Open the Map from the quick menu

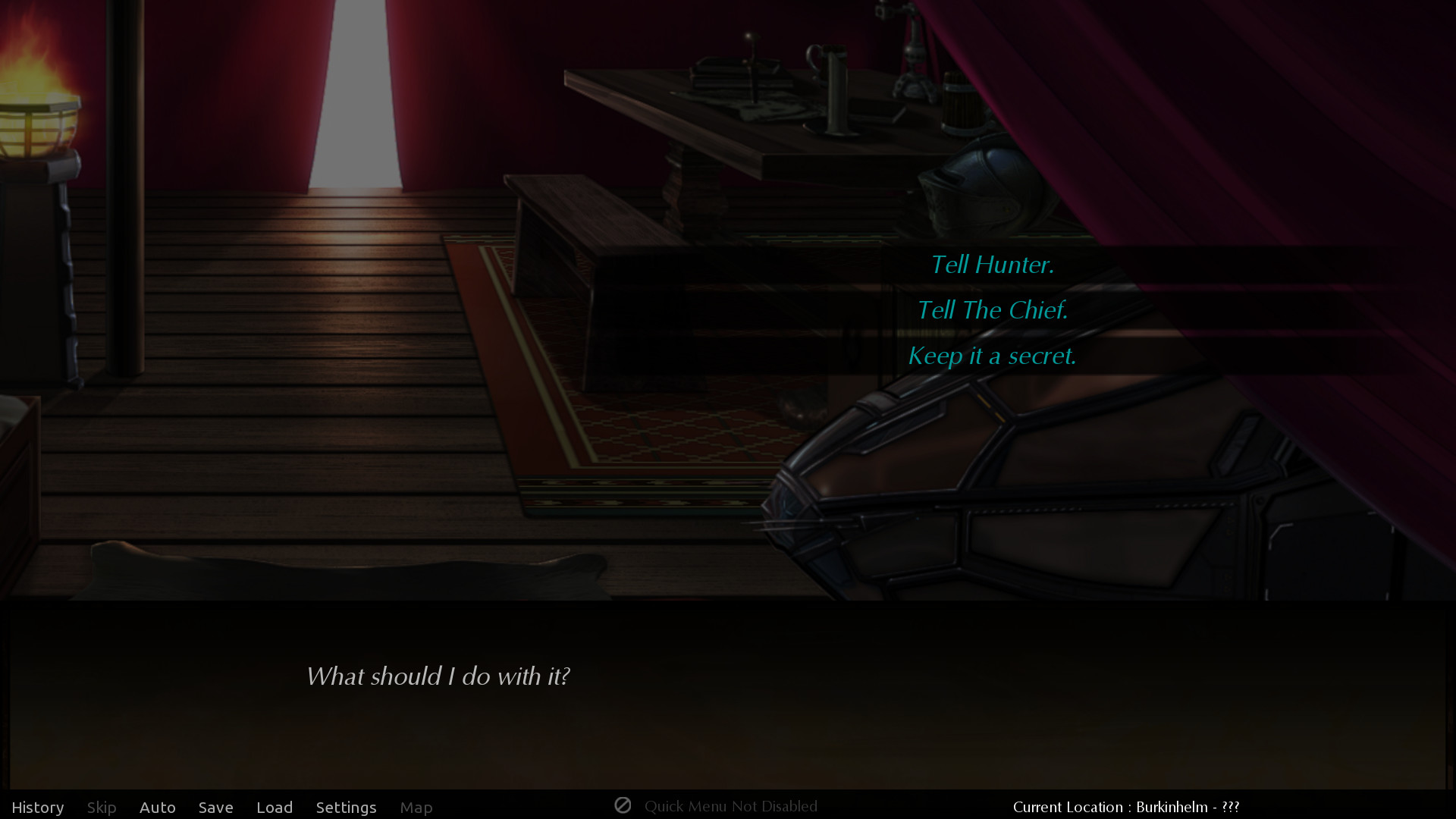(x=416, y=807)
